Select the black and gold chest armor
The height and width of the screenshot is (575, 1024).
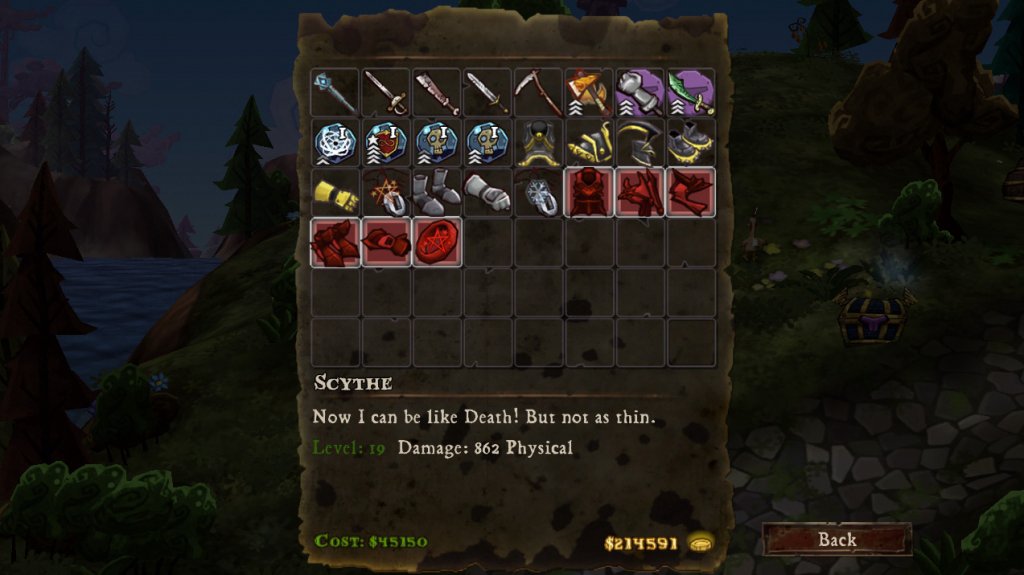tap(539, 143)
